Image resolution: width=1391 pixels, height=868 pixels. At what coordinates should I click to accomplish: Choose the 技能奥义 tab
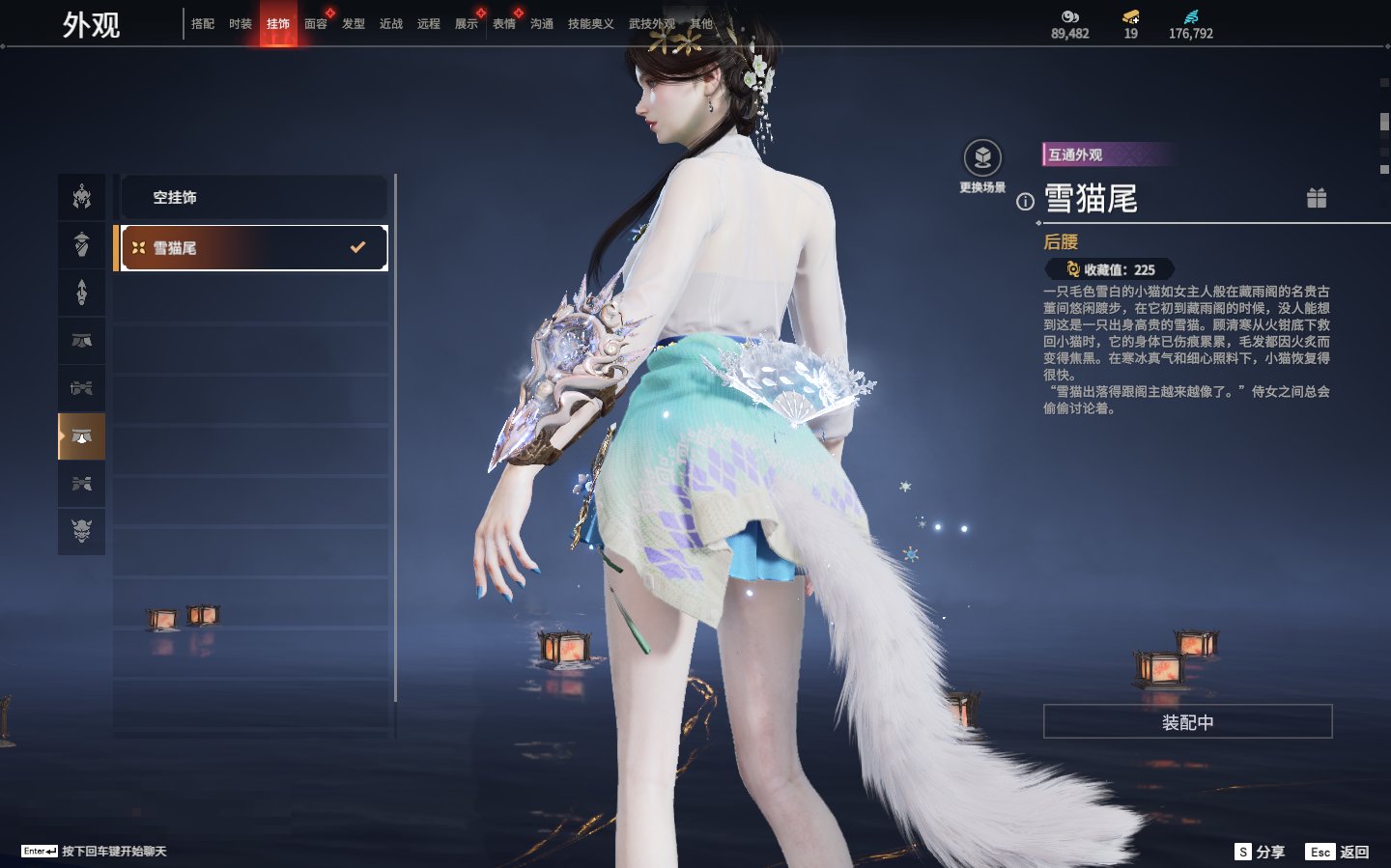pos(590,24)
